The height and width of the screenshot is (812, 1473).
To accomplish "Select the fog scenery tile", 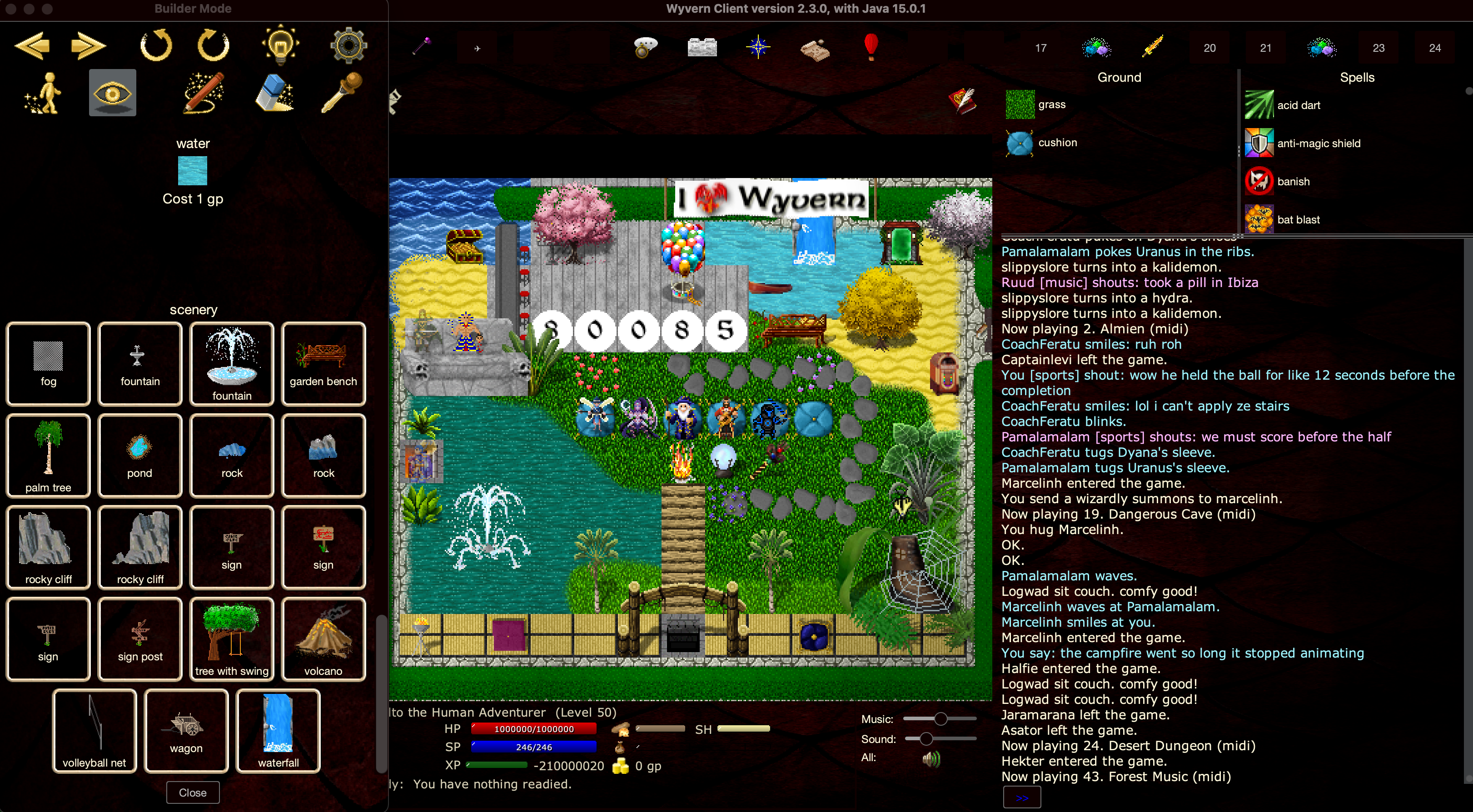I will pyautogui.click(x=48, y=364).
